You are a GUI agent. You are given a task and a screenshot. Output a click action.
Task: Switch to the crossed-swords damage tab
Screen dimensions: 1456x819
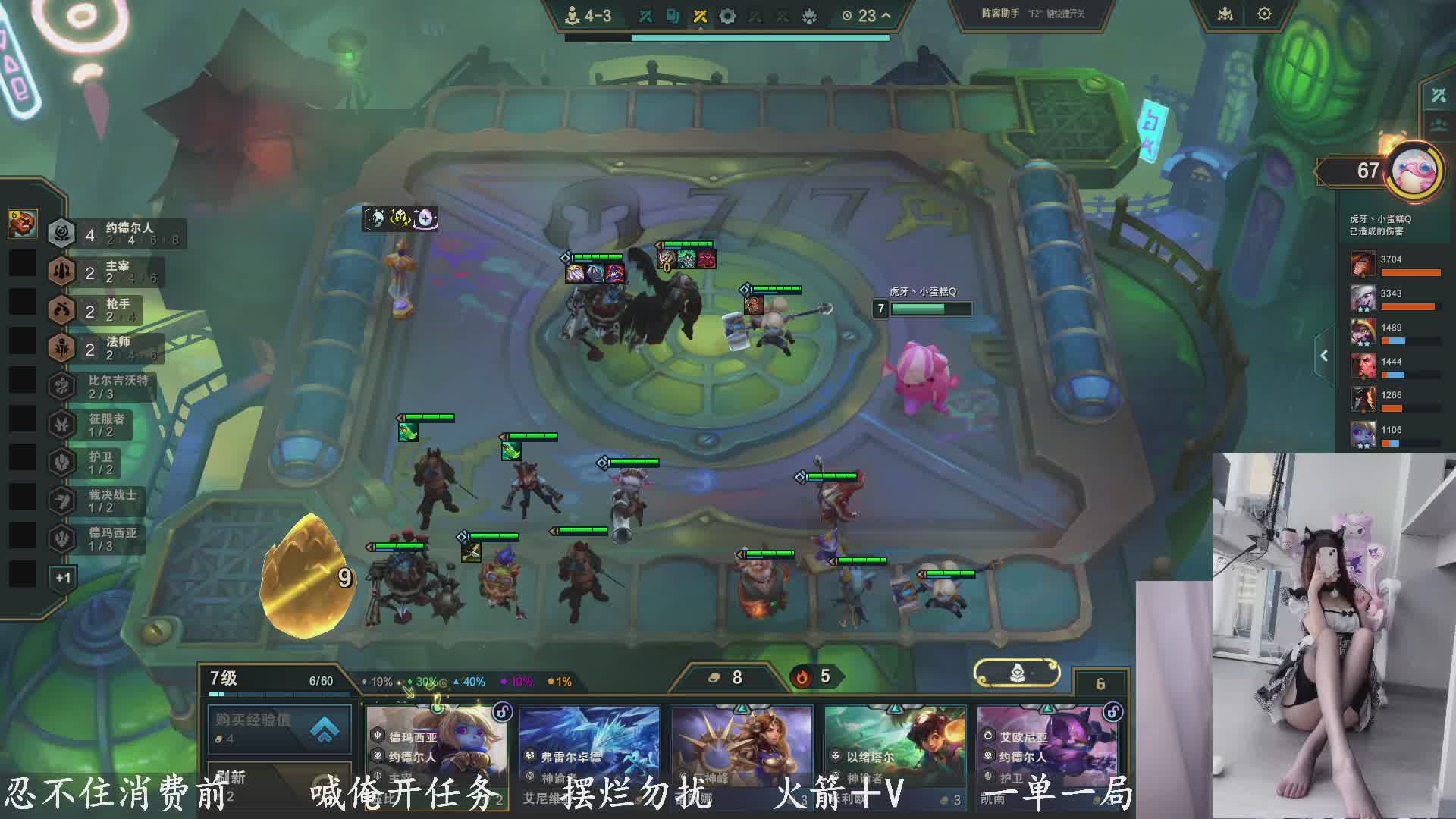(1439, 95)
